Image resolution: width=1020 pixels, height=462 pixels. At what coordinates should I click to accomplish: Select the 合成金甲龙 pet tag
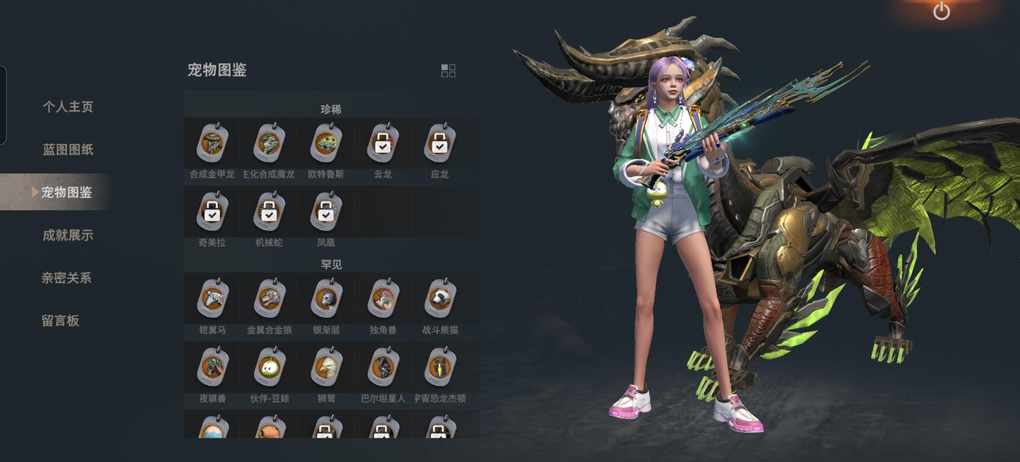pos(212,146)
